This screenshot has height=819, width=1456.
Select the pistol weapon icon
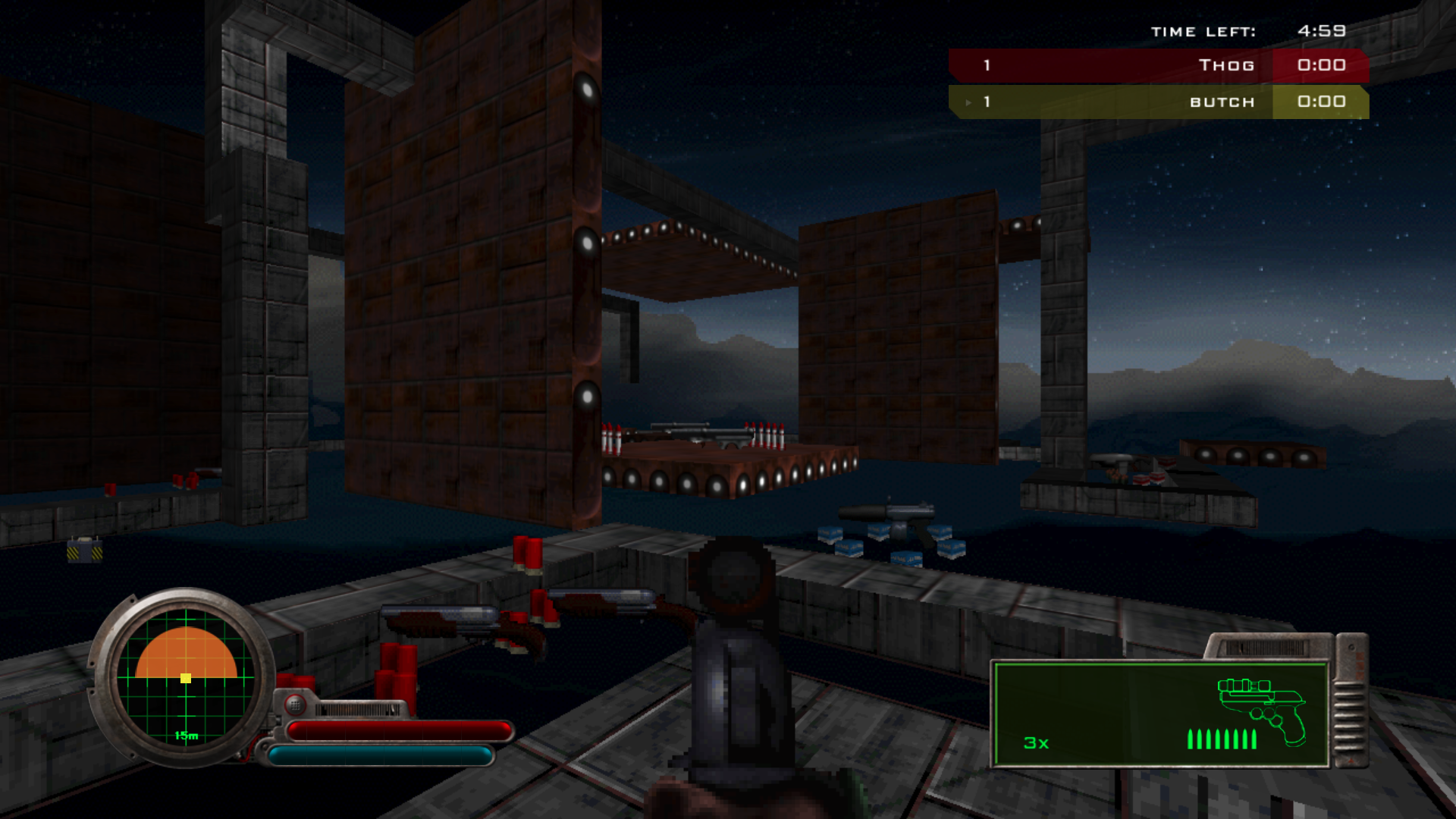pos(1261,709)
